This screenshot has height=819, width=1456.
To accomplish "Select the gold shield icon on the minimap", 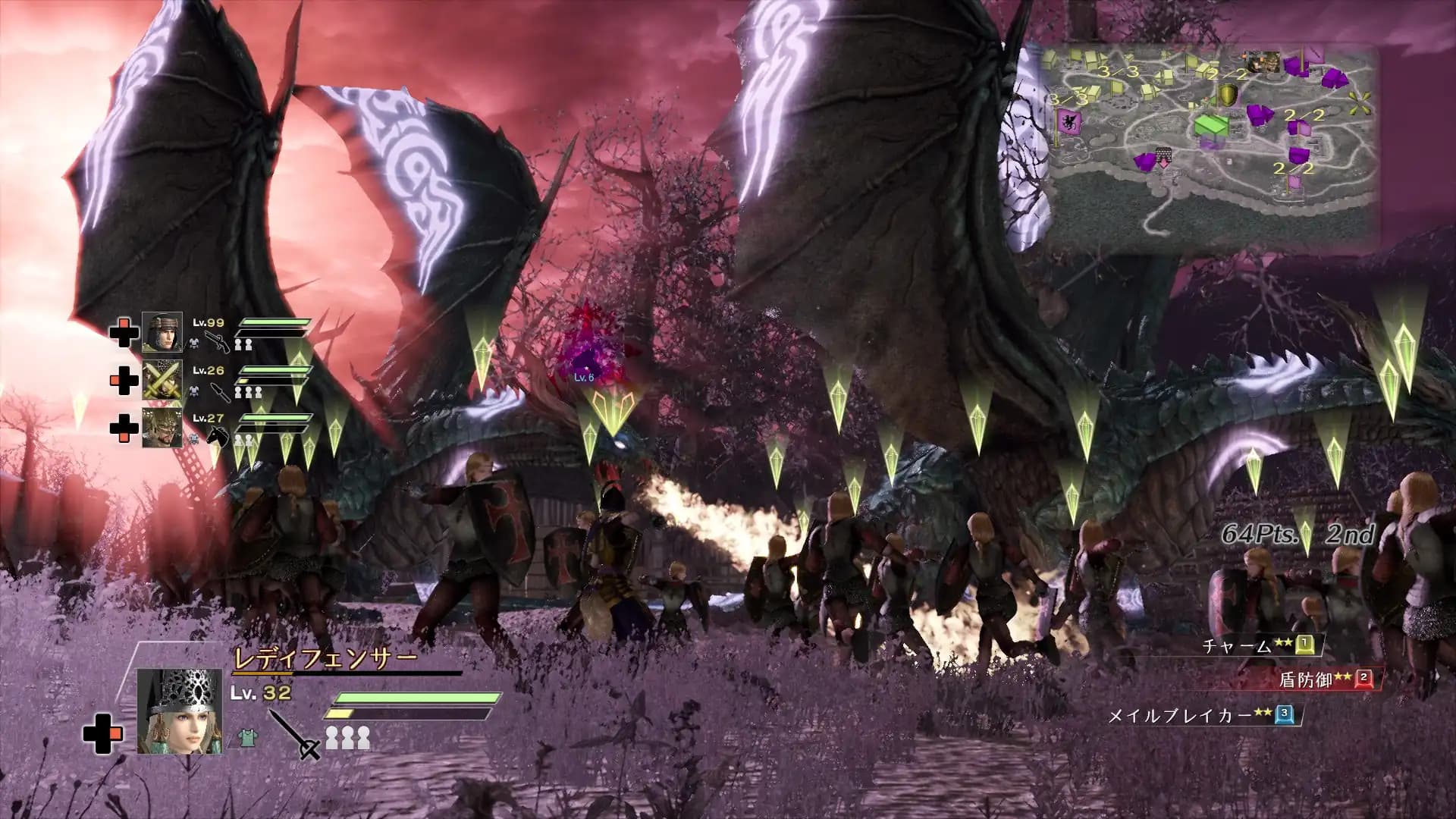I will [x=1228, y=96].
